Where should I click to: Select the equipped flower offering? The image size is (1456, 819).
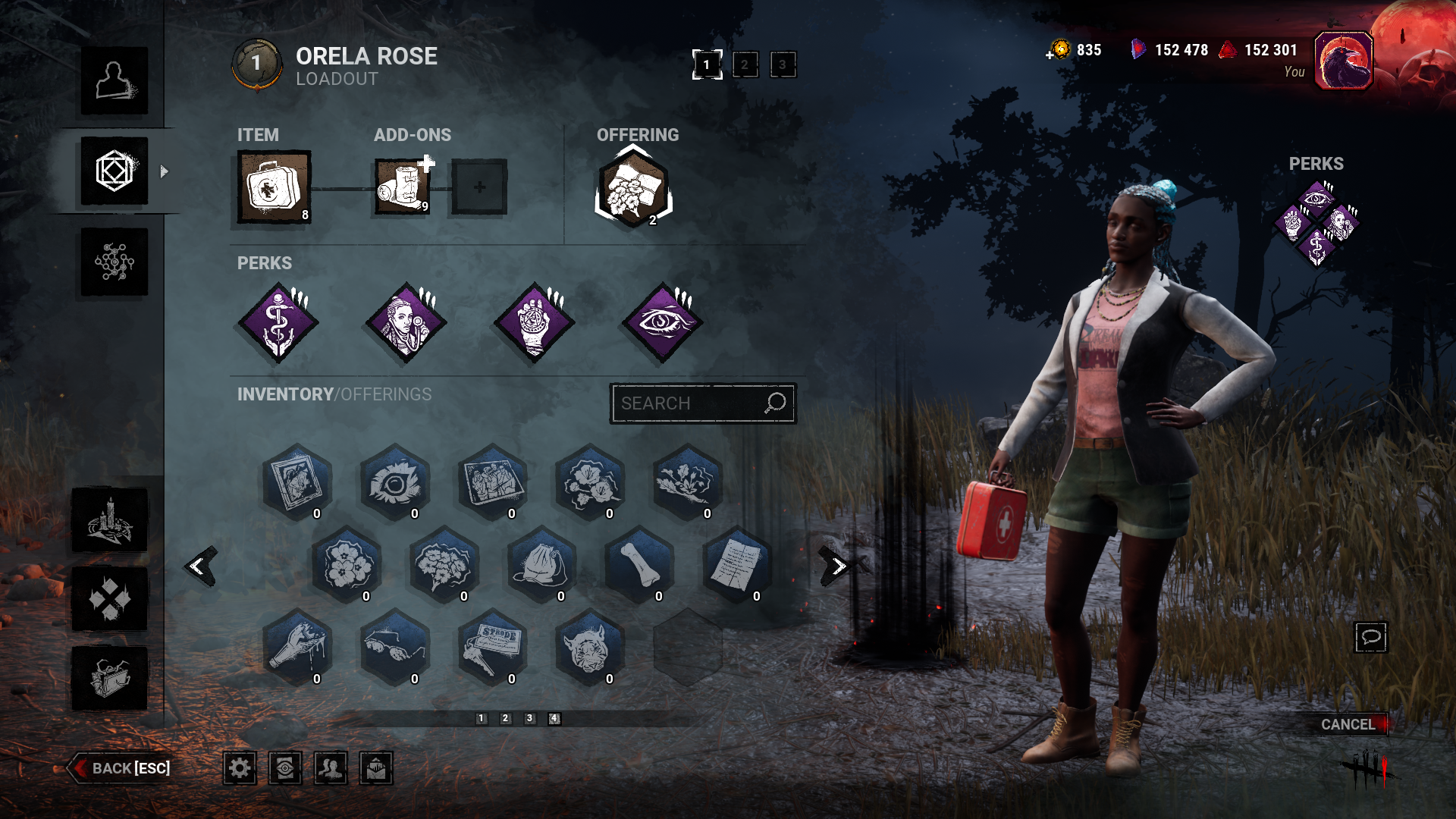[x=634, y=187]
